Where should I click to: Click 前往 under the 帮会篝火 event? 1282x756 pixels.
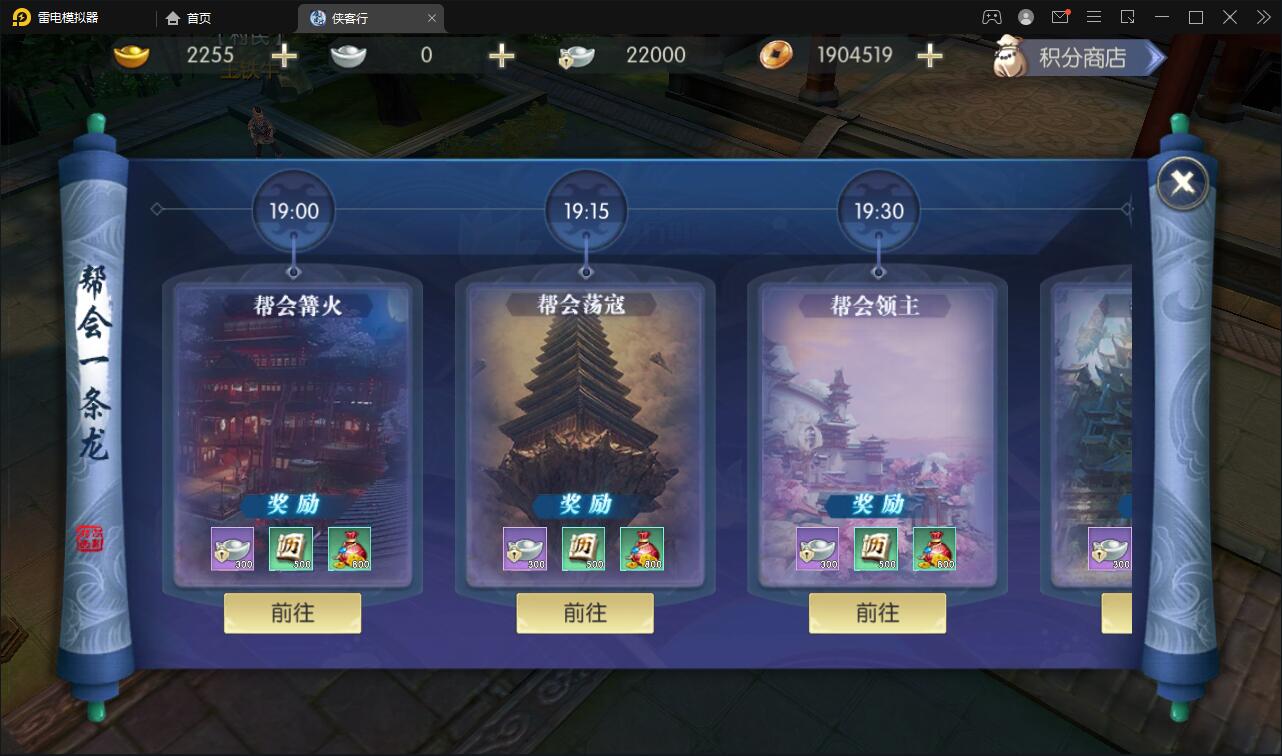291,613
